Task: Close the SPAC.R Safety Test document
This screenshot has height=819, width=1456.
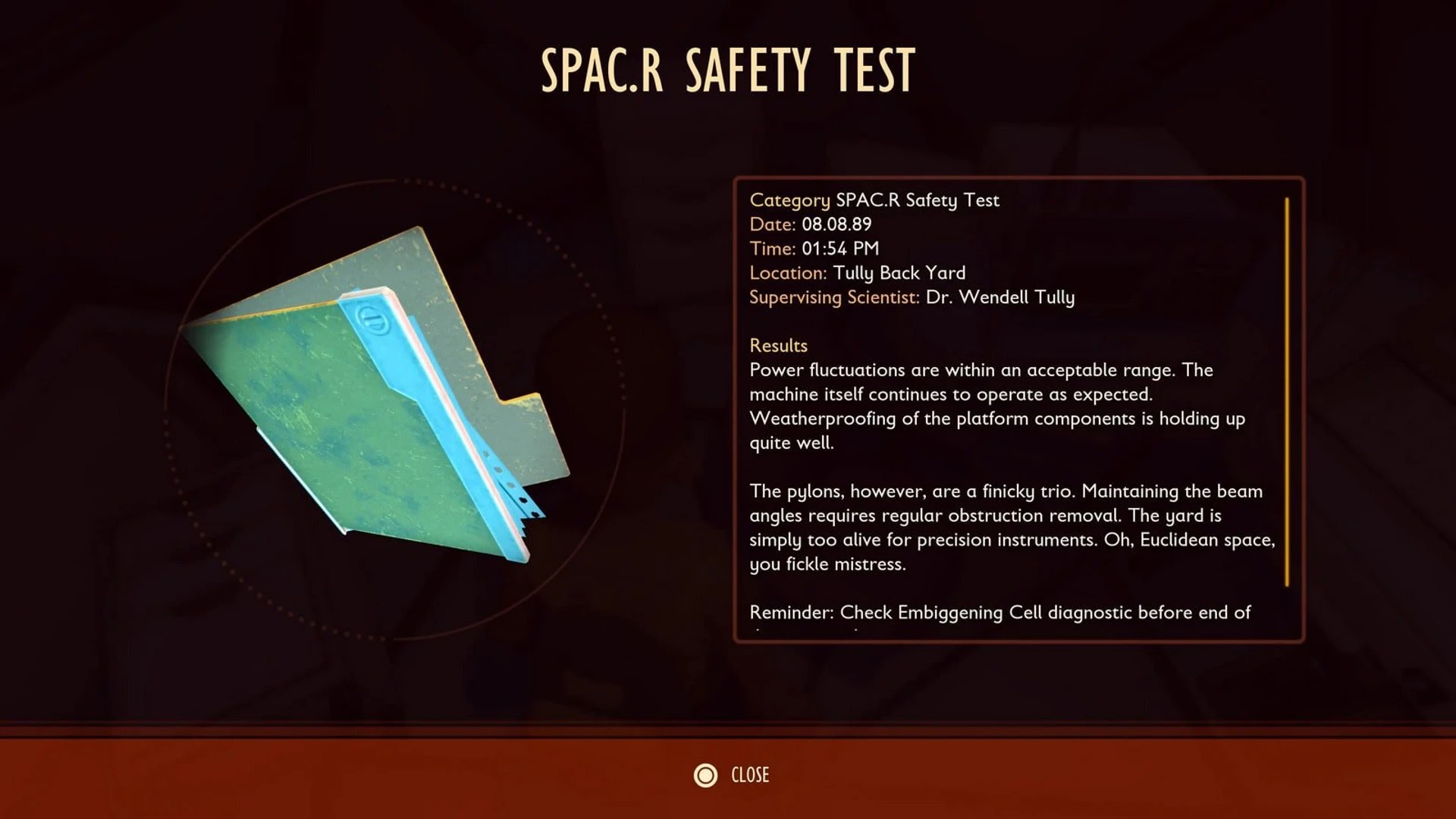Action: pos(731,775)
